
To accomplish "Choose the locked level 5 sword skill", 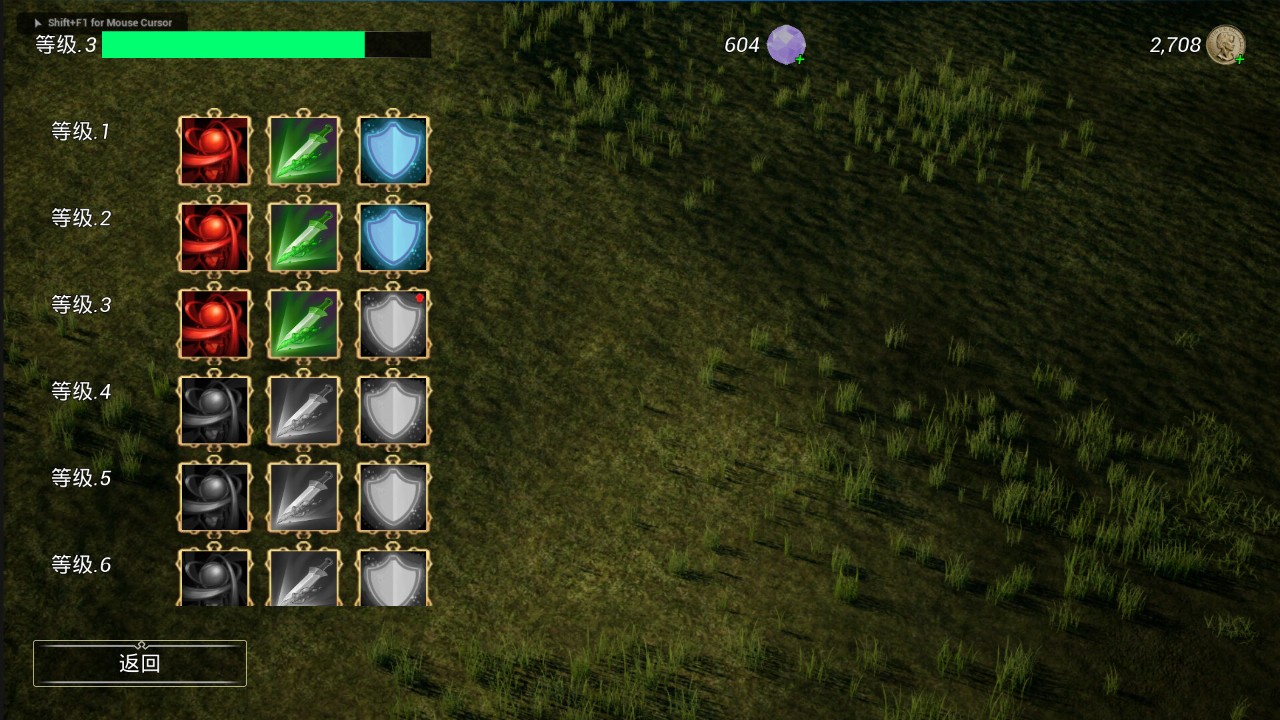I will pos(304,497).
